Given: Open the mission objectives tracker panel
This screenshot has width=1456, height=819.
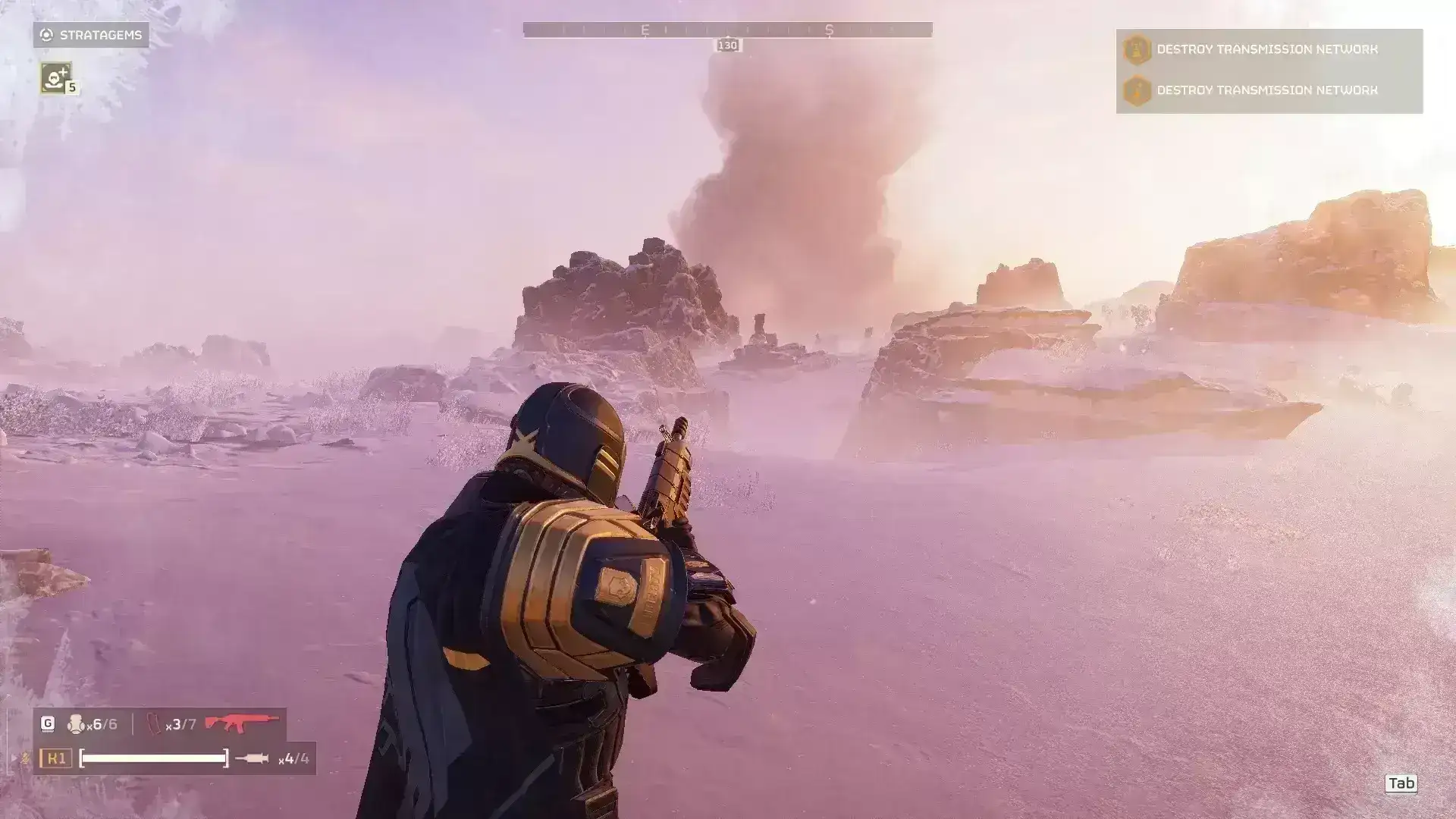Looking at the screenshot, I should 1269,71.
